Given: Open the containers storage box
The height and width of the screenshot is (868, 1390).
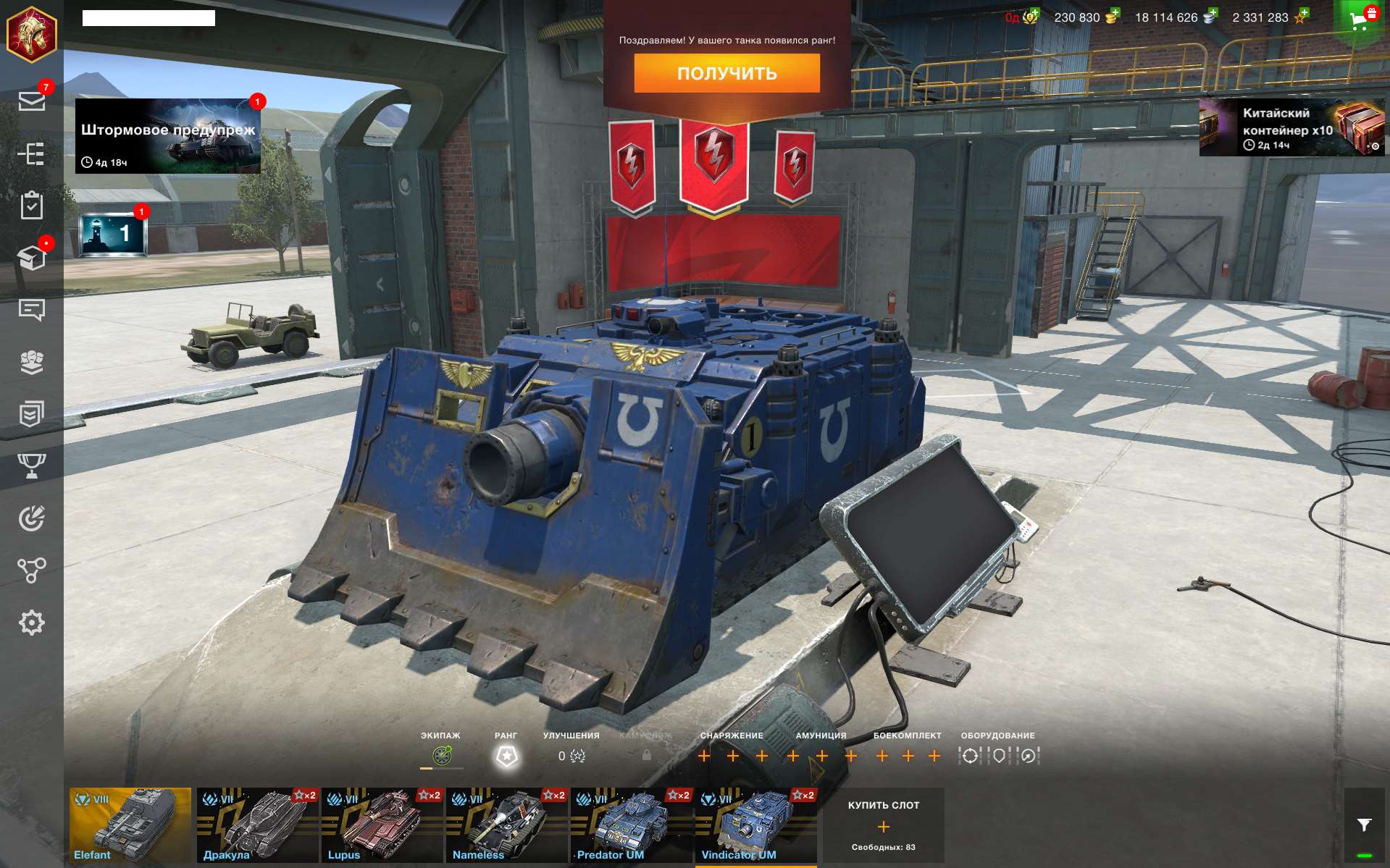Looking at the screenshot, I should [x=33, y=258].
